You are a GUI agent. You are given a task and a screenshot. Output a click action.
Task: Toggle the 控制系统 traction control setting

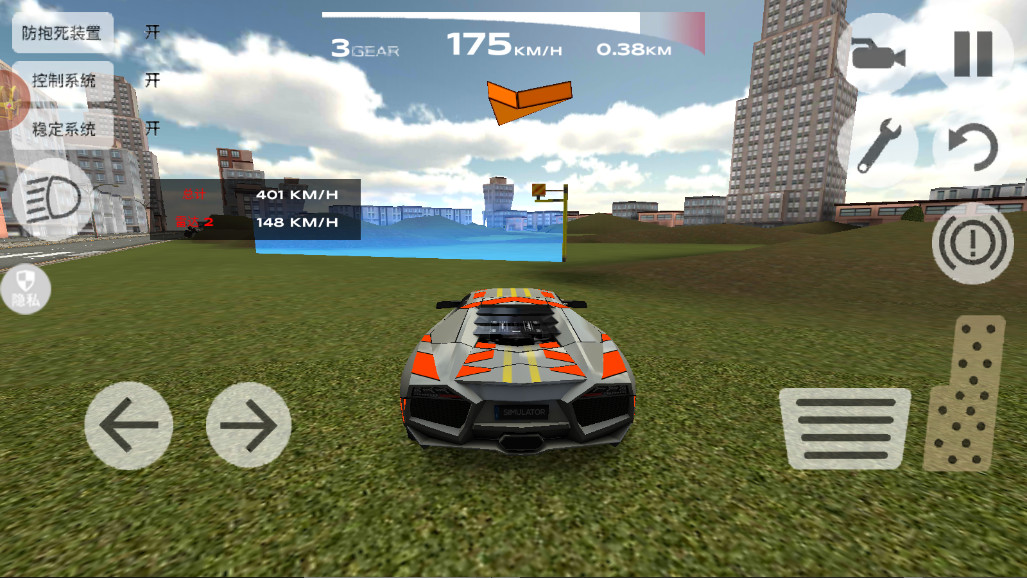pyautogui.click(x=62, y=81)
